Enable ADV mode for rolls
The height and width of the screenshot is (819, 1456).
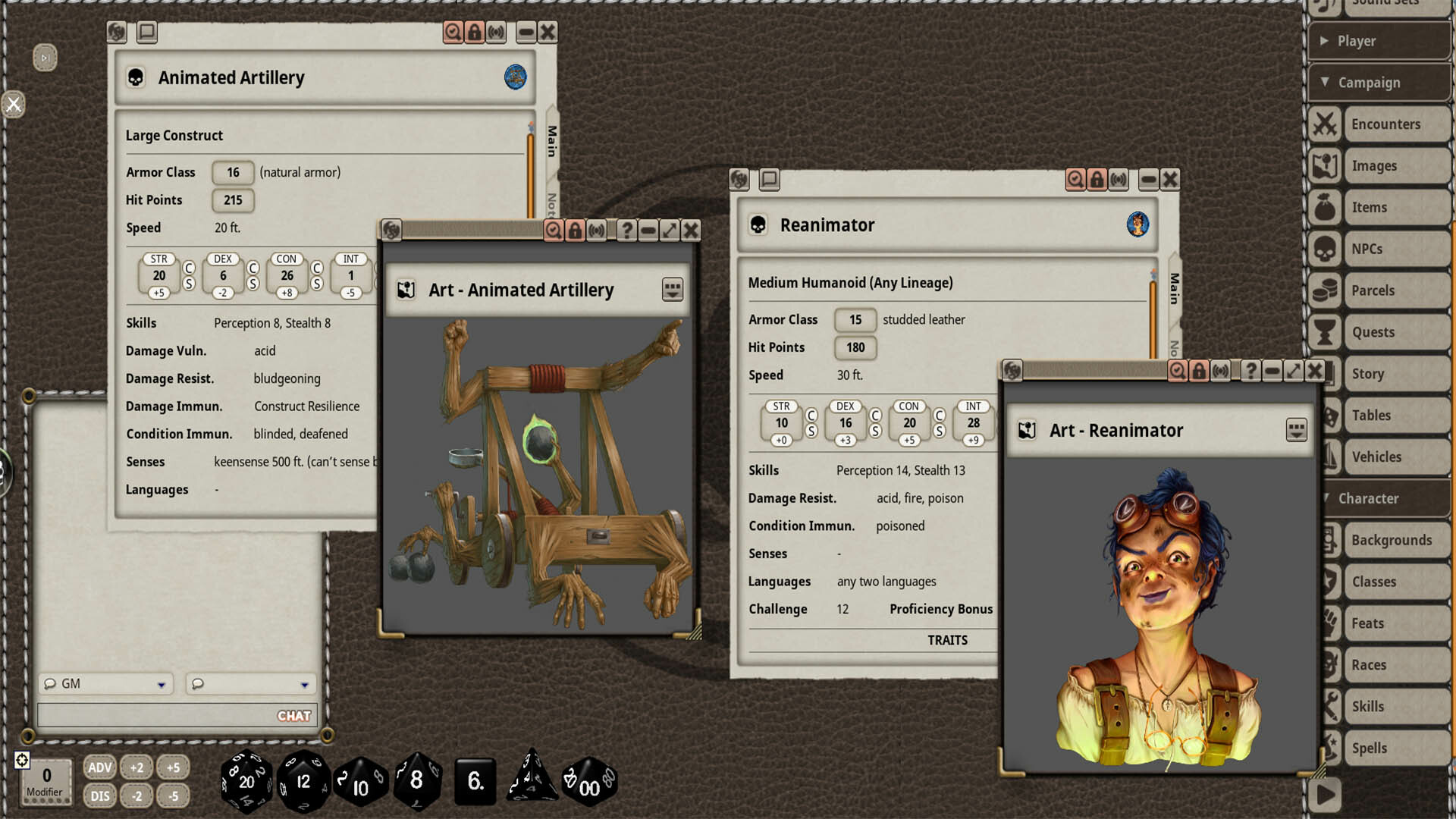click(99, 767)
